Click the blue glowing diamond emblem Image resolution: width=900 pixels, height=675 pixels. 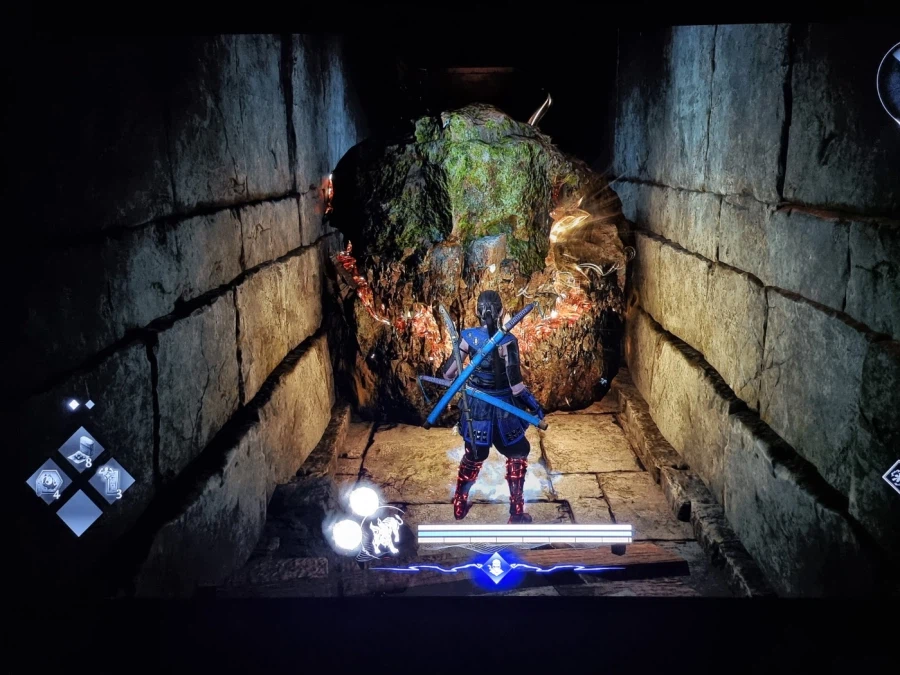click(495, 568)
